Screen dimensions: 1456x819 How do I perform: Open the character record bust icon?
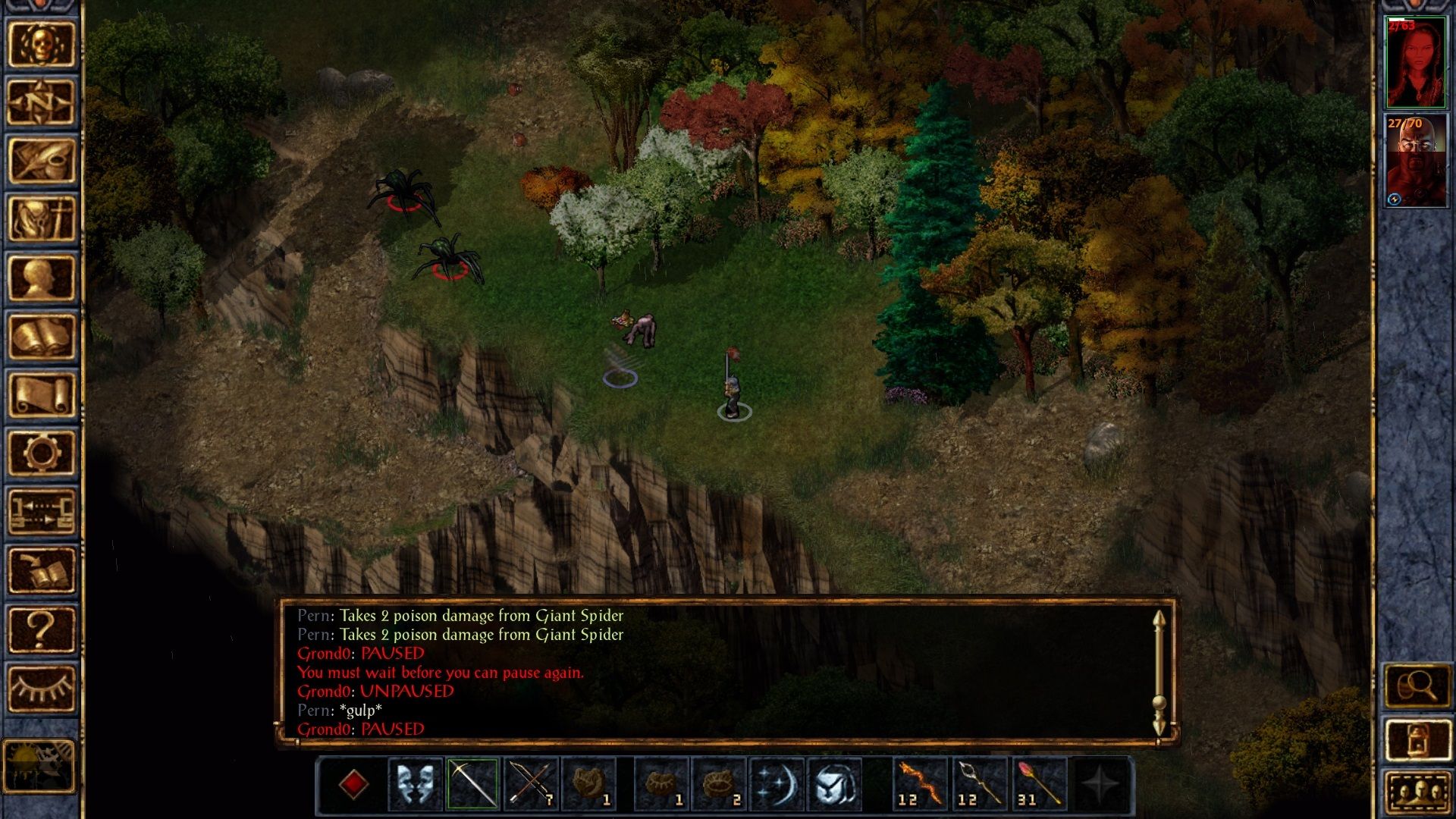[x=42, y=278]
